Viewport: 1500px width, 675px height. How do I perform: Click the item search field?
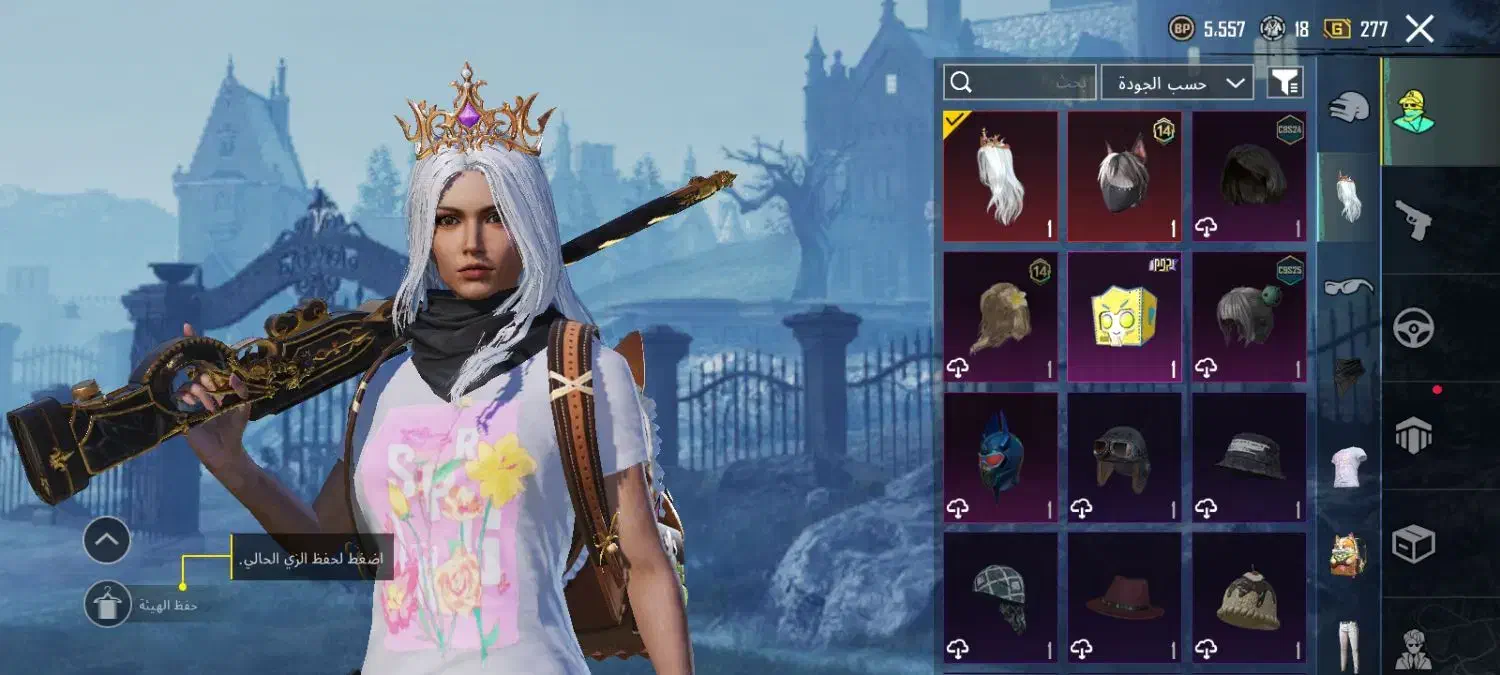tap(1019, 83)
